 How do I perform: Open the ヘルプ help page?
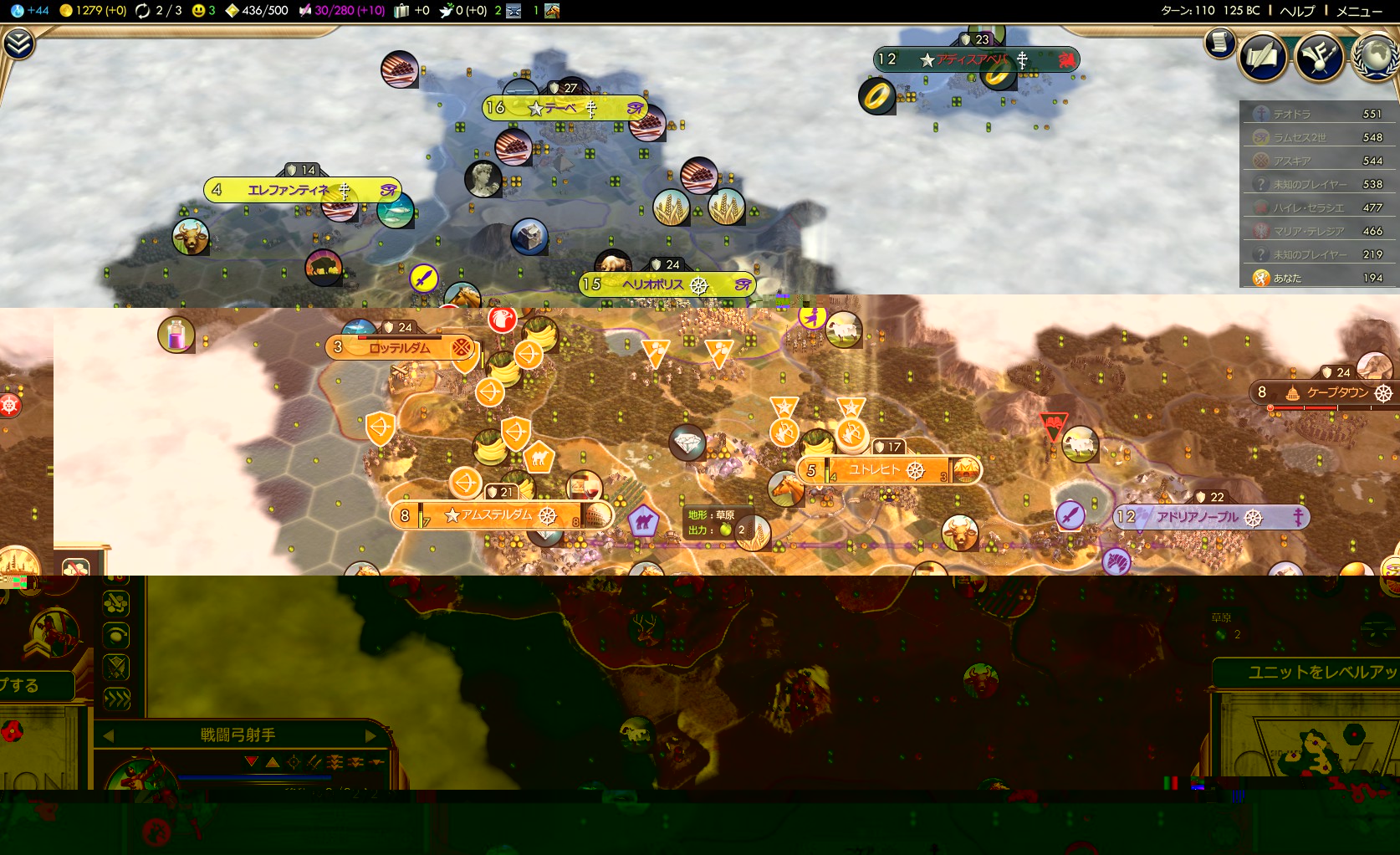1297,11
